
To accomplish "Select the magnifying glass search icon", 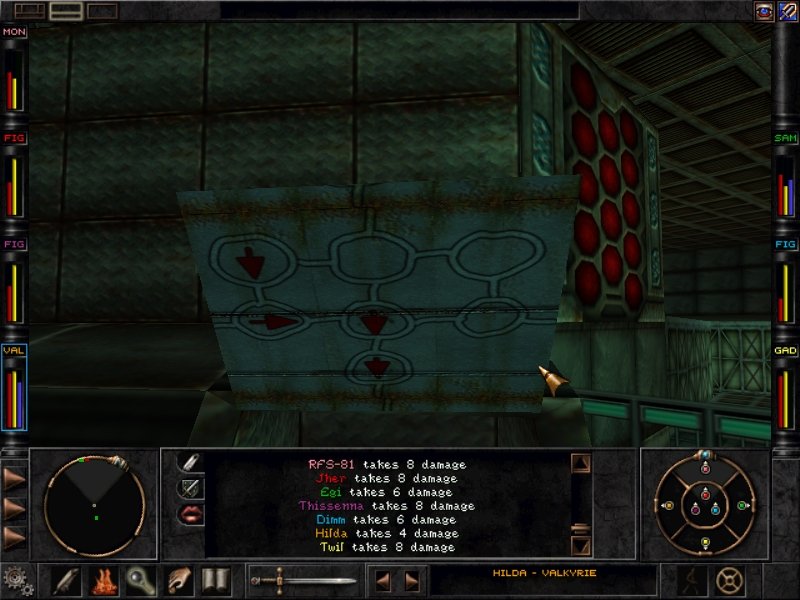I will (142, 580).
